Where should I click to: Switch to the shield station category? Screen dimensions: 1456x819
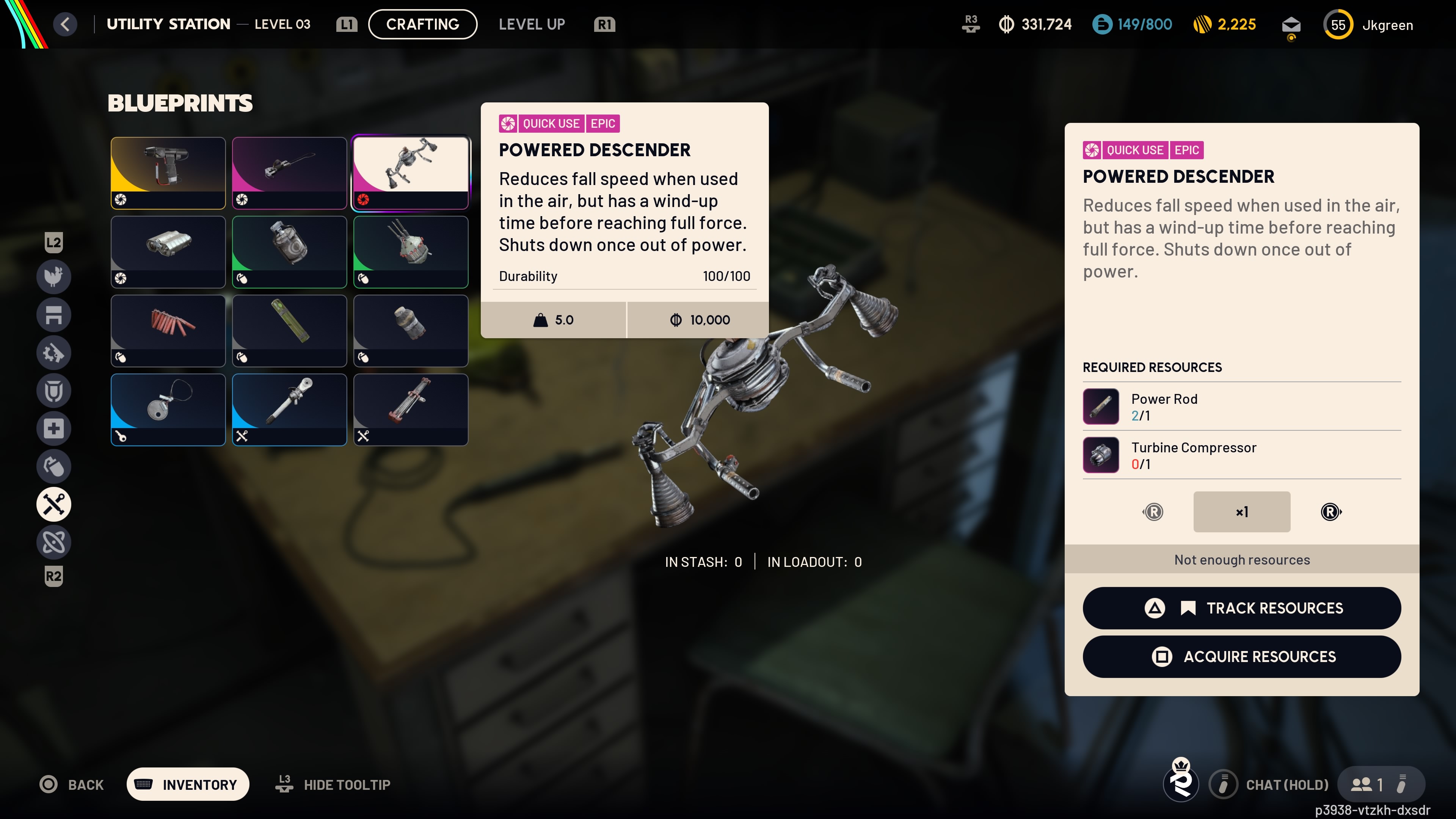(54, 391)
